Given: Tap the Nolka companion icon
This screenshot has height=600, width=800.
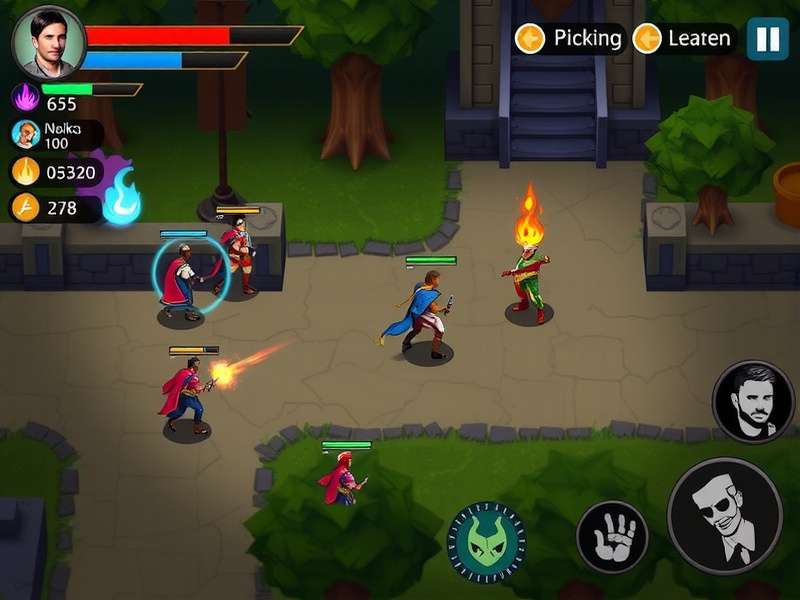Looking at the screenshot, I should pos(26,134).
